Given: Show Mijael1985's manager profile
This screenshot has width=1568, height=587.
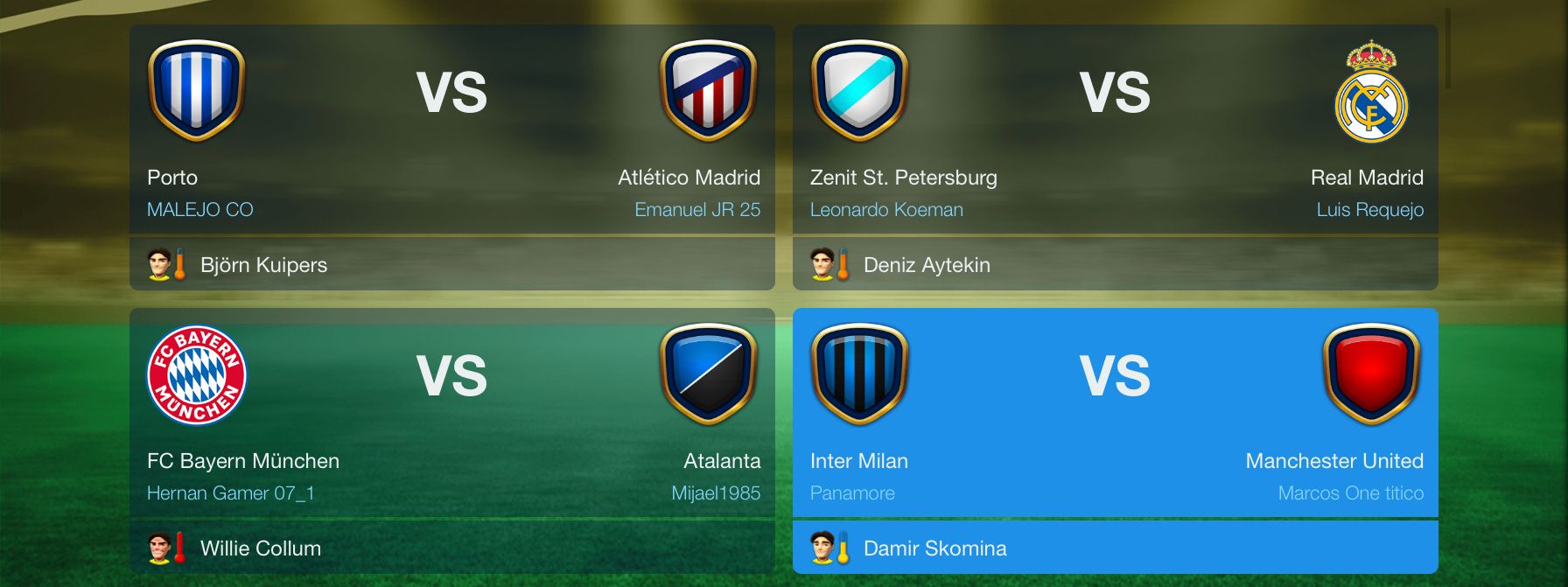Looking at the screenshot, I should pyautogui.click(x=715, y=493).
